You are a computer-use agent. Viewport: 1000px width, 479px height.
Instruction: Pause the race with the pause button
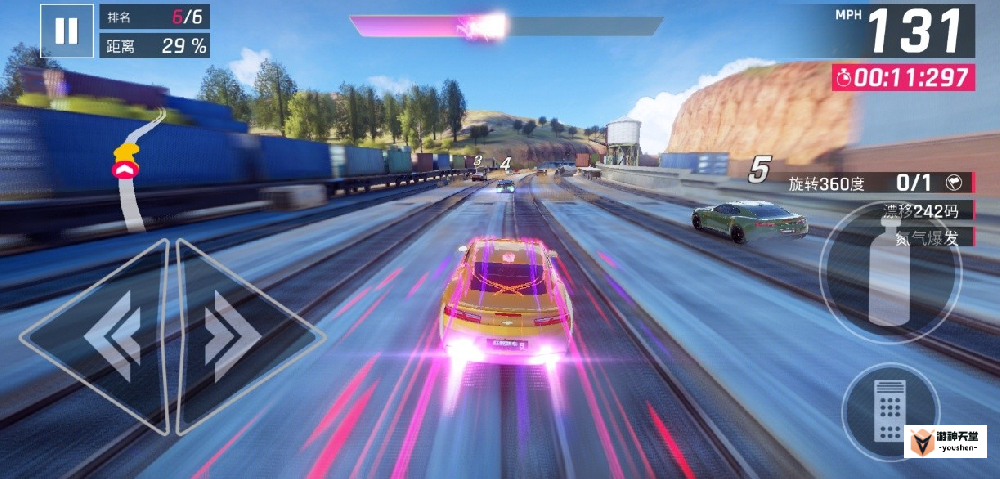coord(66,31)
